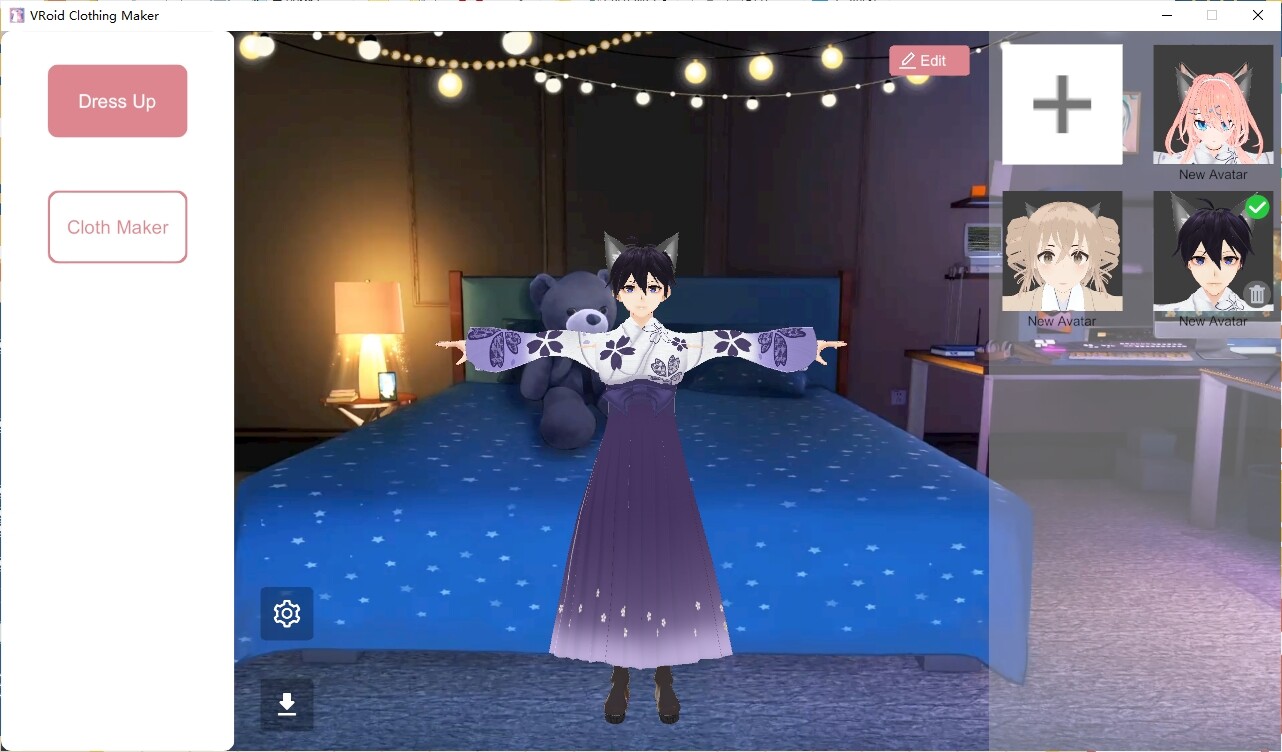The height and width of the screenshot is (752, 1282).
Task: Click the New Avatar label under the black-haired avatar
Action: point(1213,321)
